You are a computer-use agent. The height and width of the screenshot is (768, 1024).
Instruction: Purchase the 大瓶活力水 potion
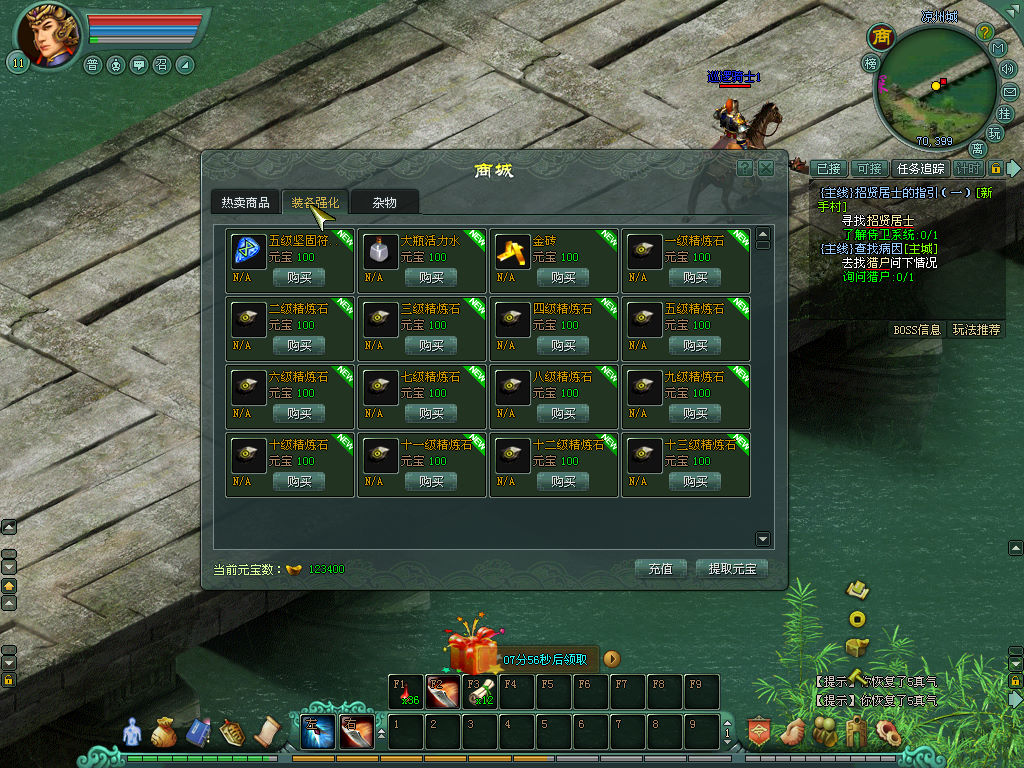click(x=431, y=277)
